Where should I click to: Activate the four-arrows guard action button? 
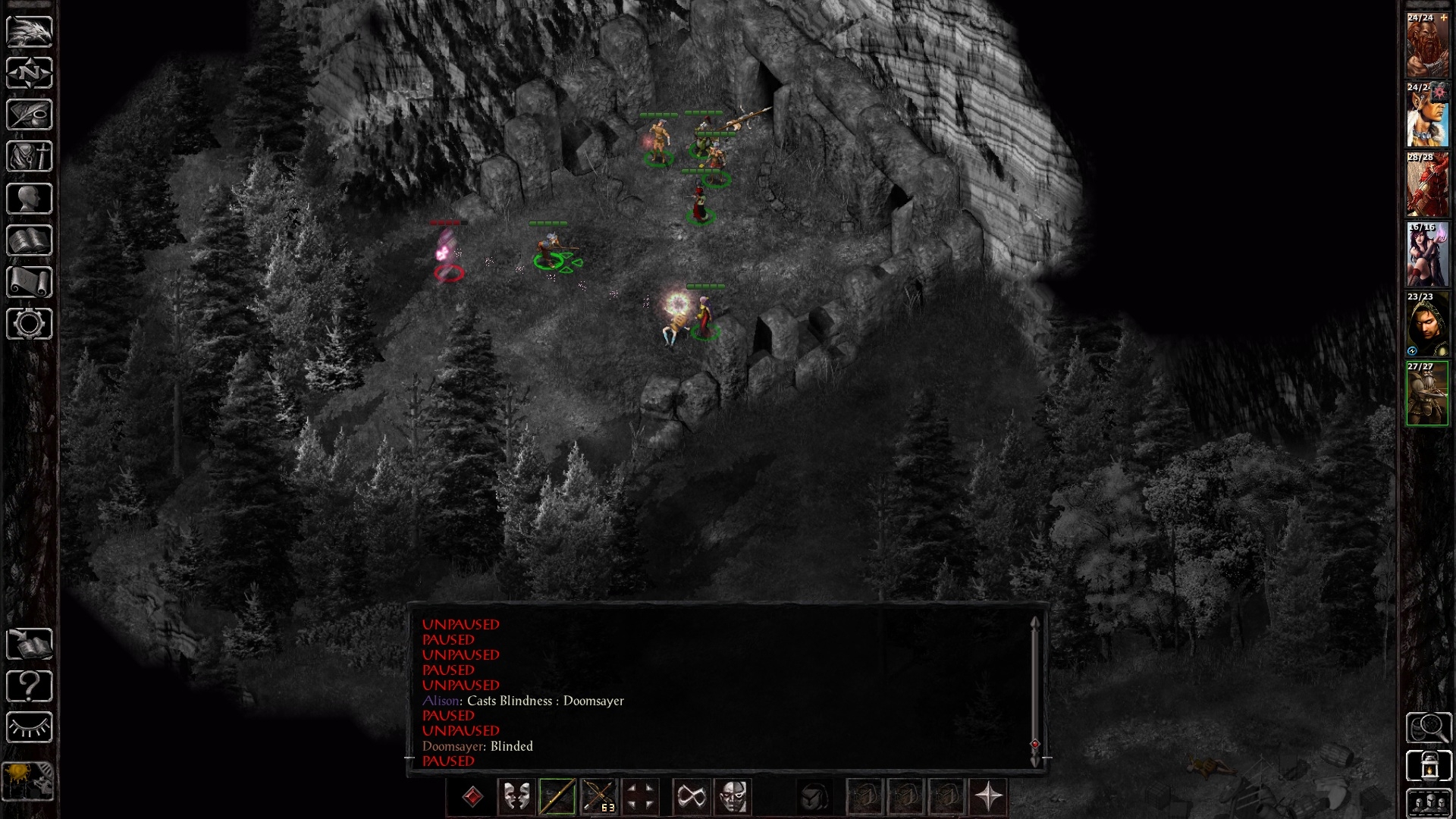639,797
